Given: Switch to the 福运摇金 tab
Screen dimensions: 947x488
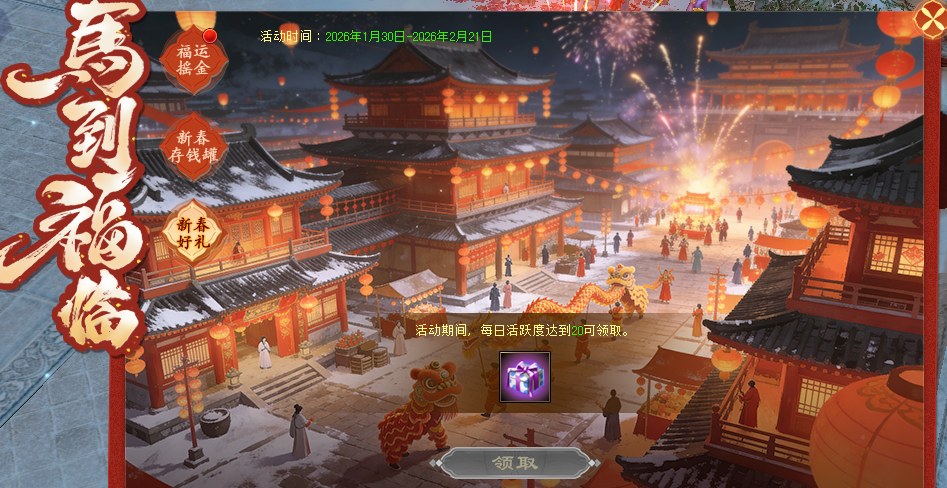Looking at the screenshot, I should pos(191,60).
